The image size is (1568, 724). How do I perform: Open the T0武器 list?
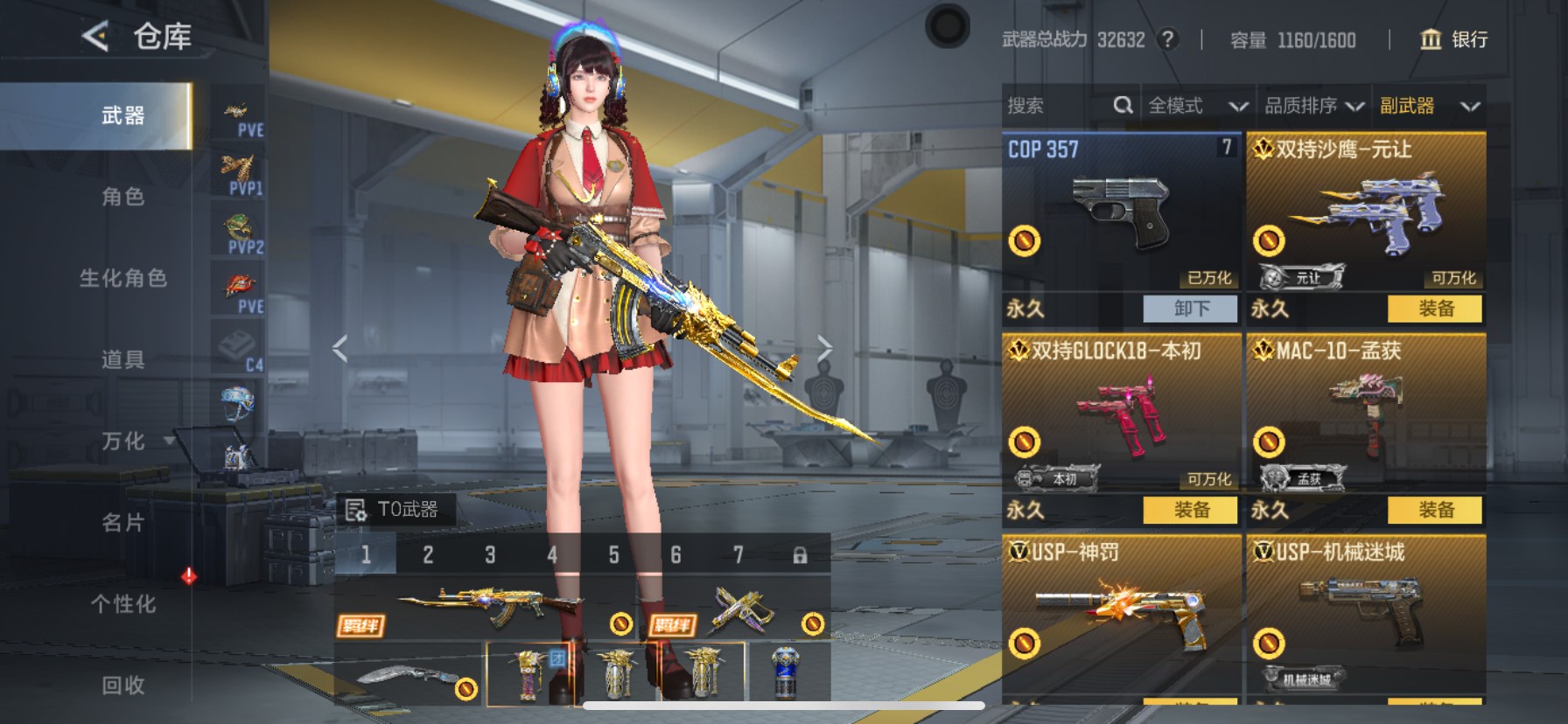click(395, 510)
